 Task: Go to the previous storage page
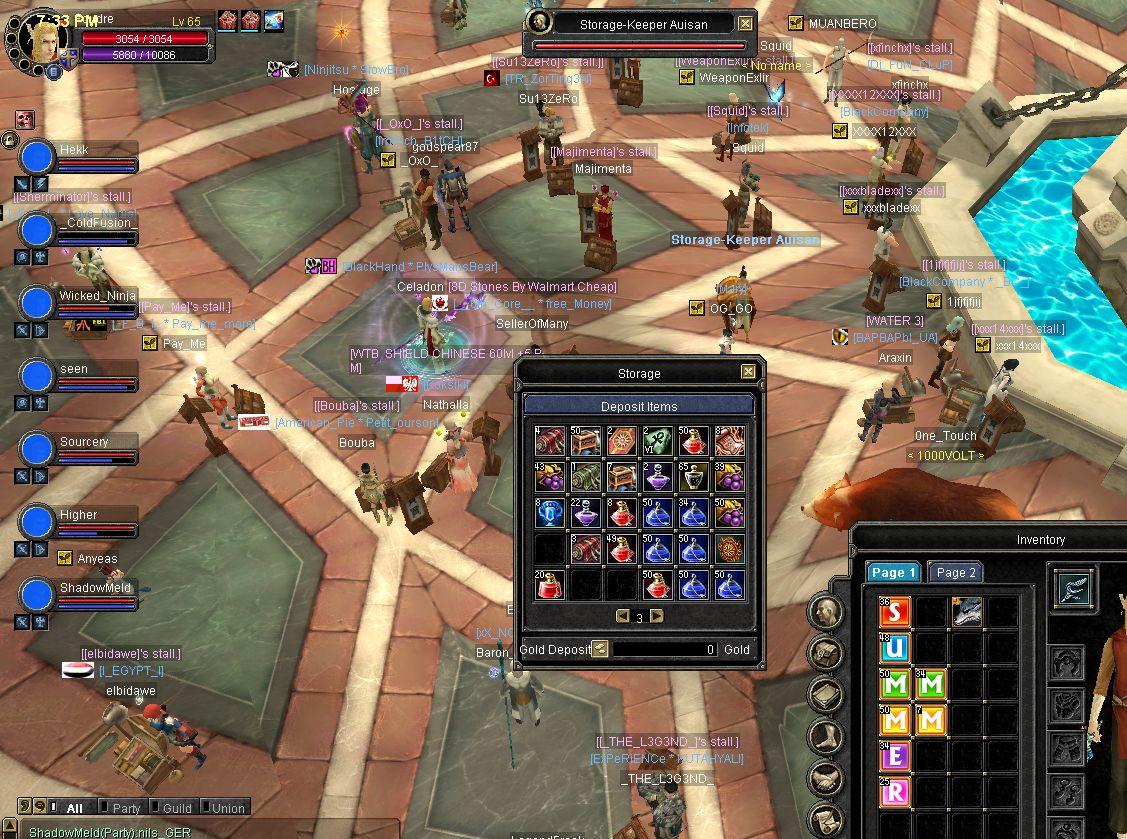point(622,616)
